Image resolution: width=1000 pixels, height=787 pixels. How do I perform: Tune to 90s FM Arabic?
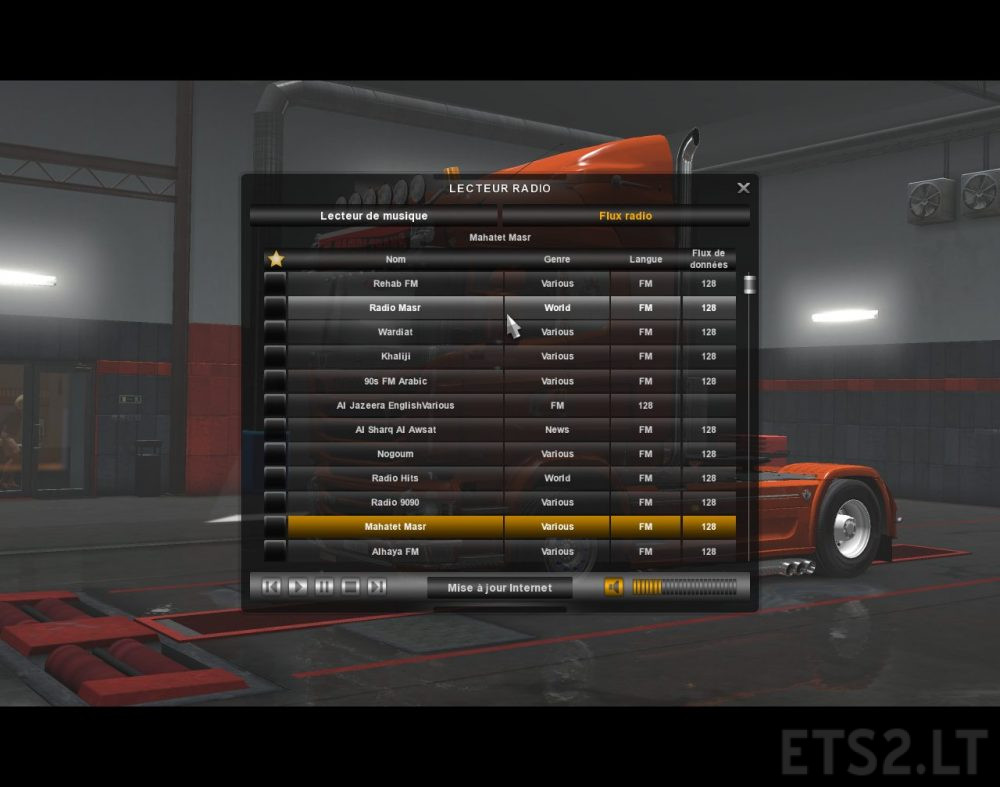(x=395, y=381)
